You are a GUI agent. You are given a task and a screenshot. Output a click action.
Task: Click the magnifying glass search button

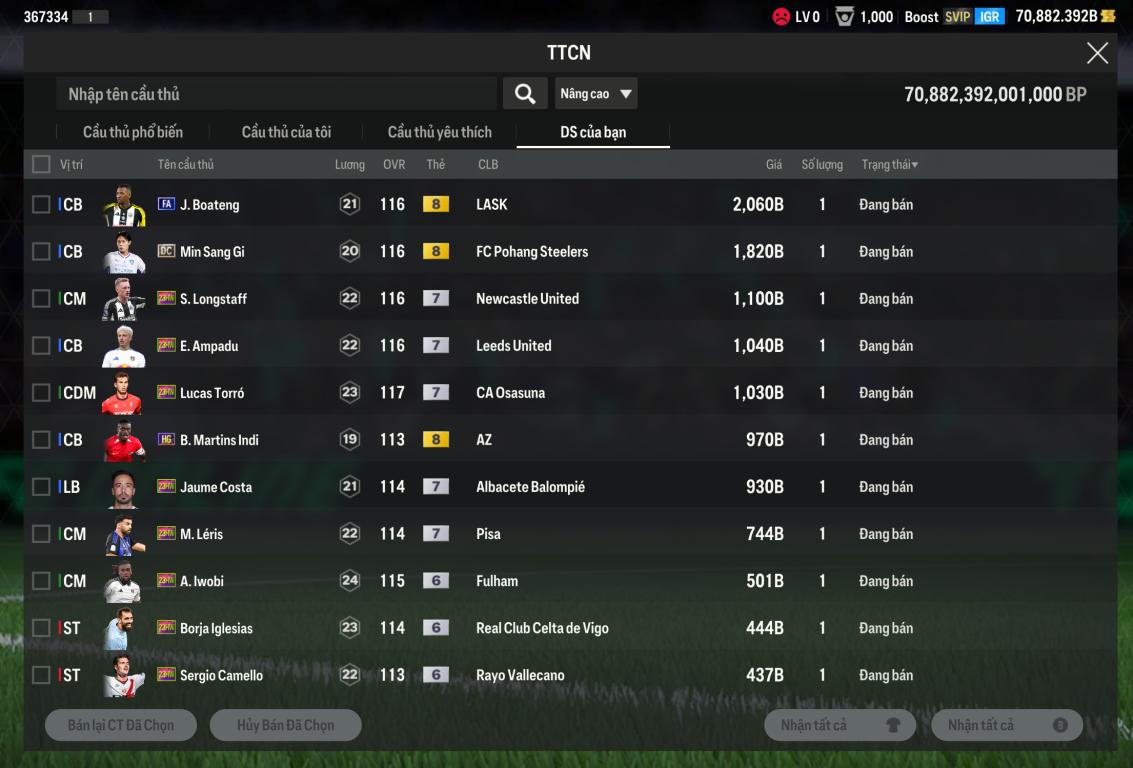[525, 94]
